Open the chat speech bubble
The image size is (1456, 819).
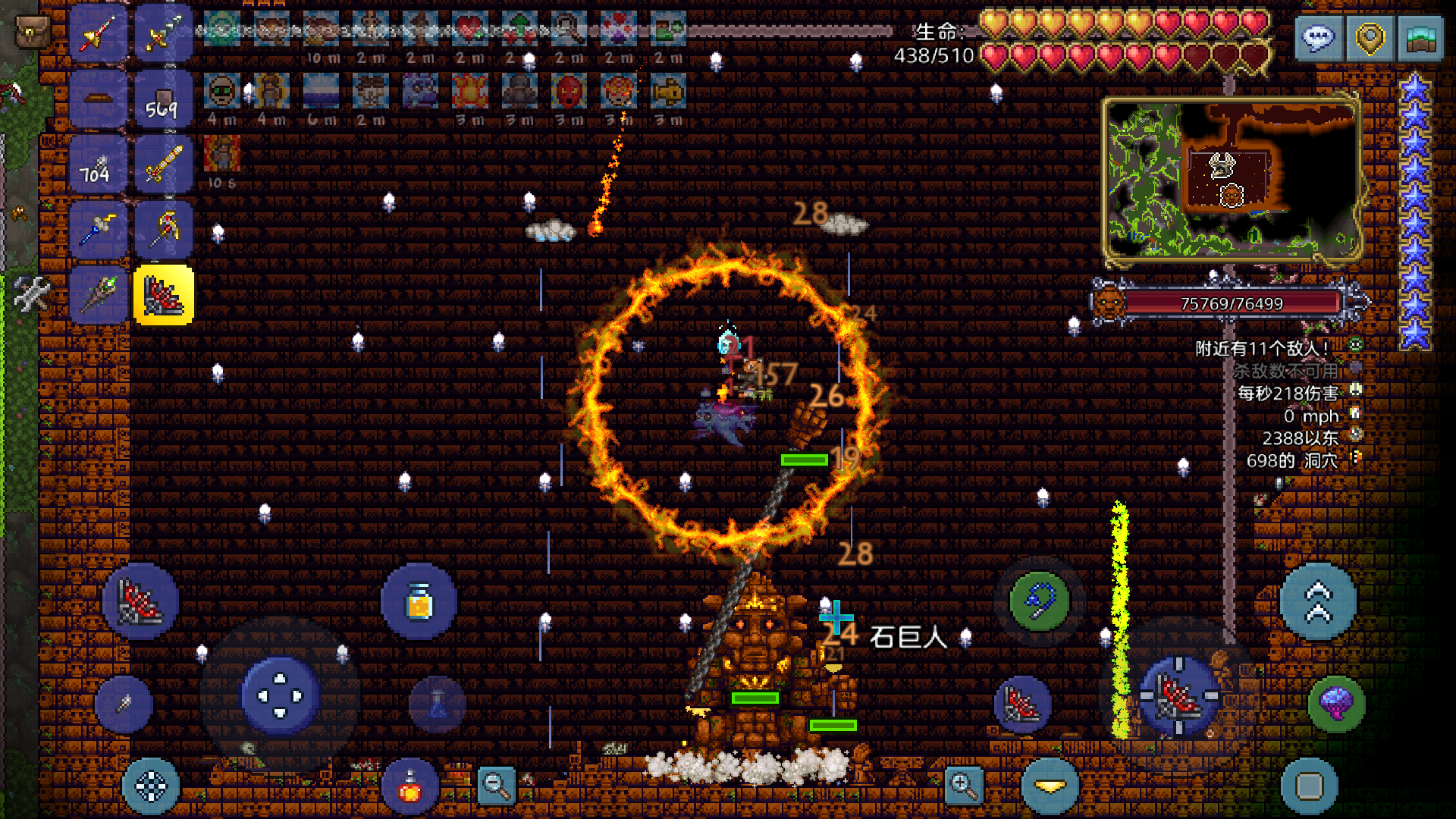(x=1319, y=37)
